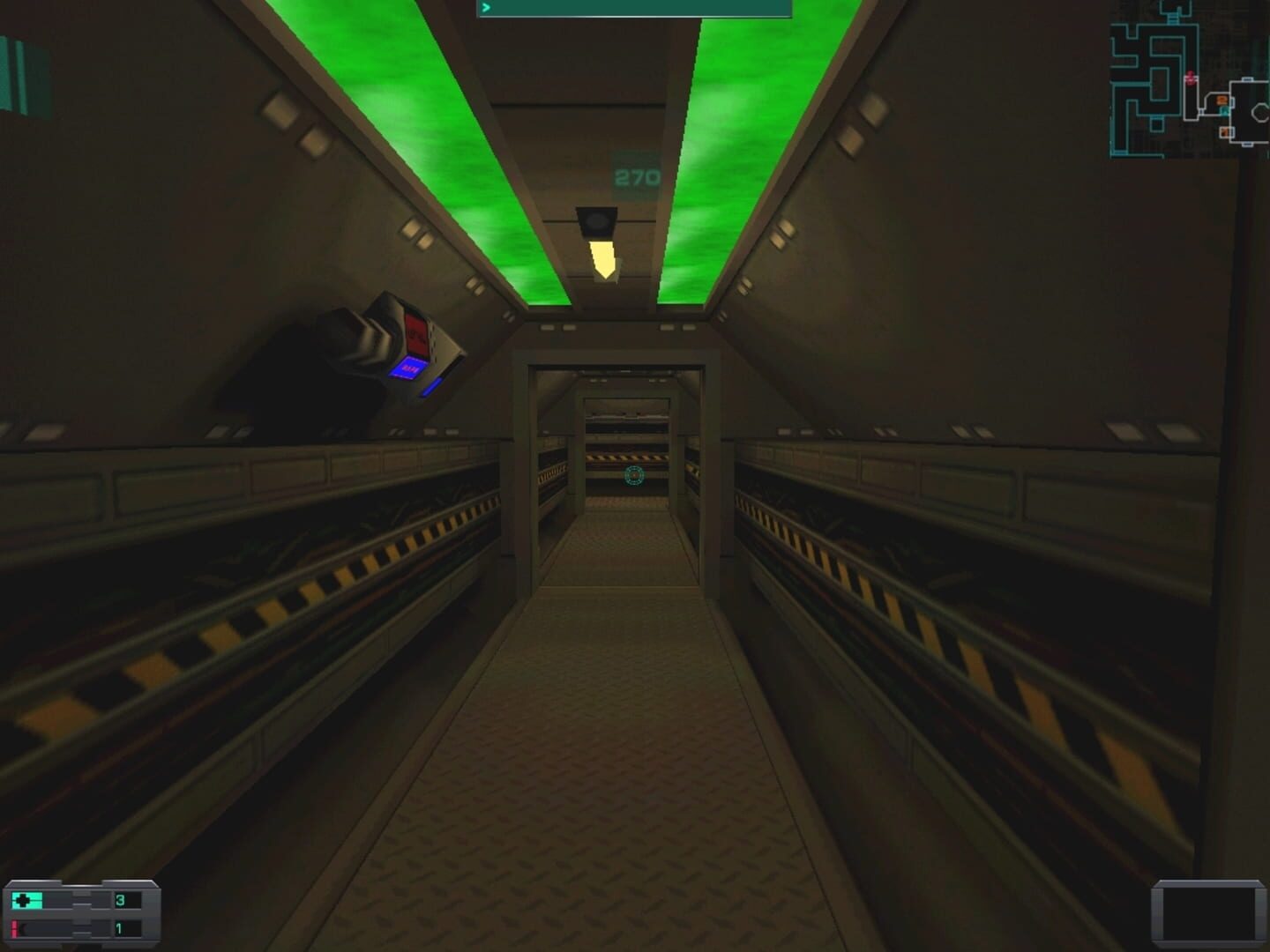Click the pink psi lightning icon
1270x952 pixels.
(14, 927)
